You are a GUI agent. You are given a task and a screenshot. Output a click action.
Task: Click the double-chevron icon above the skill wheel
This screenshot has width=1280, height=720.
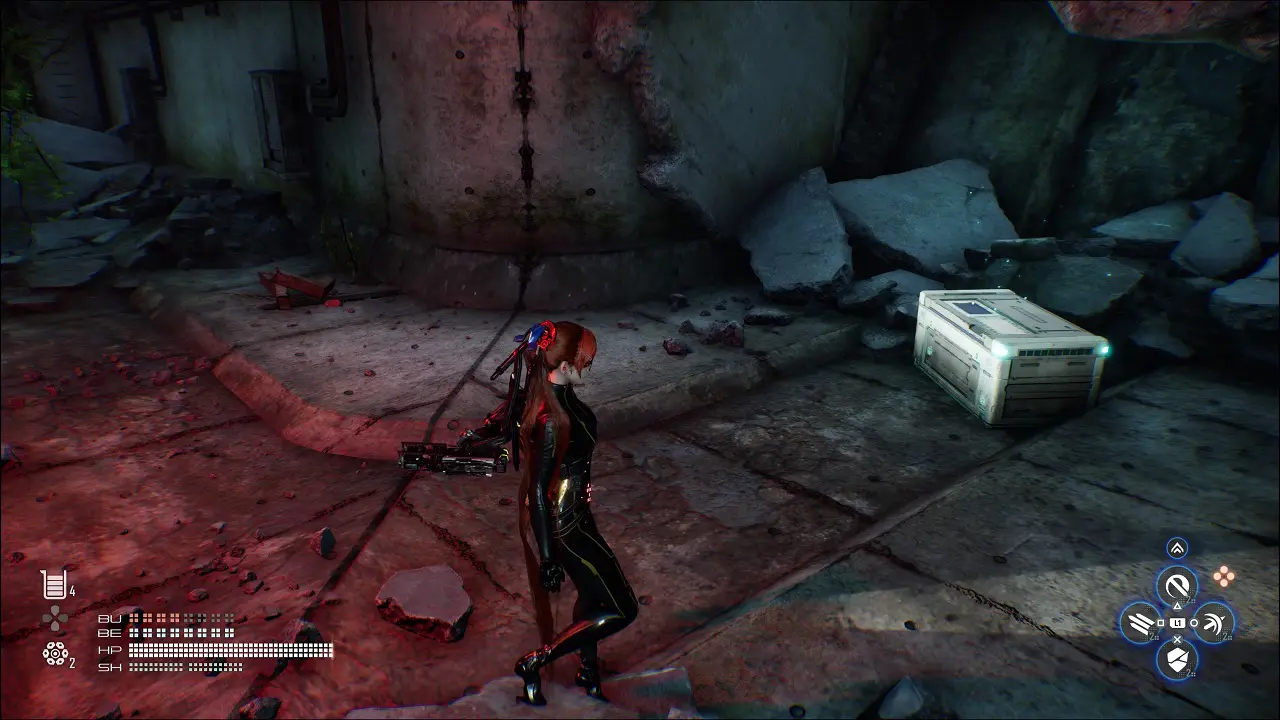click(x=1177, y=547)
